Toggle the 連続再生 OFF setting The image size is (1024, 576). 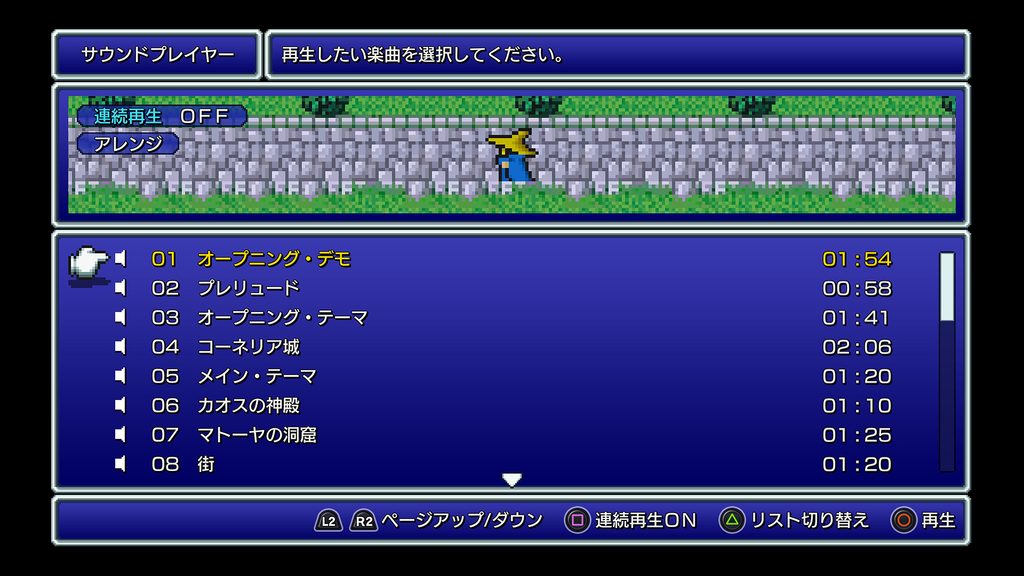(x=162, y=116)
